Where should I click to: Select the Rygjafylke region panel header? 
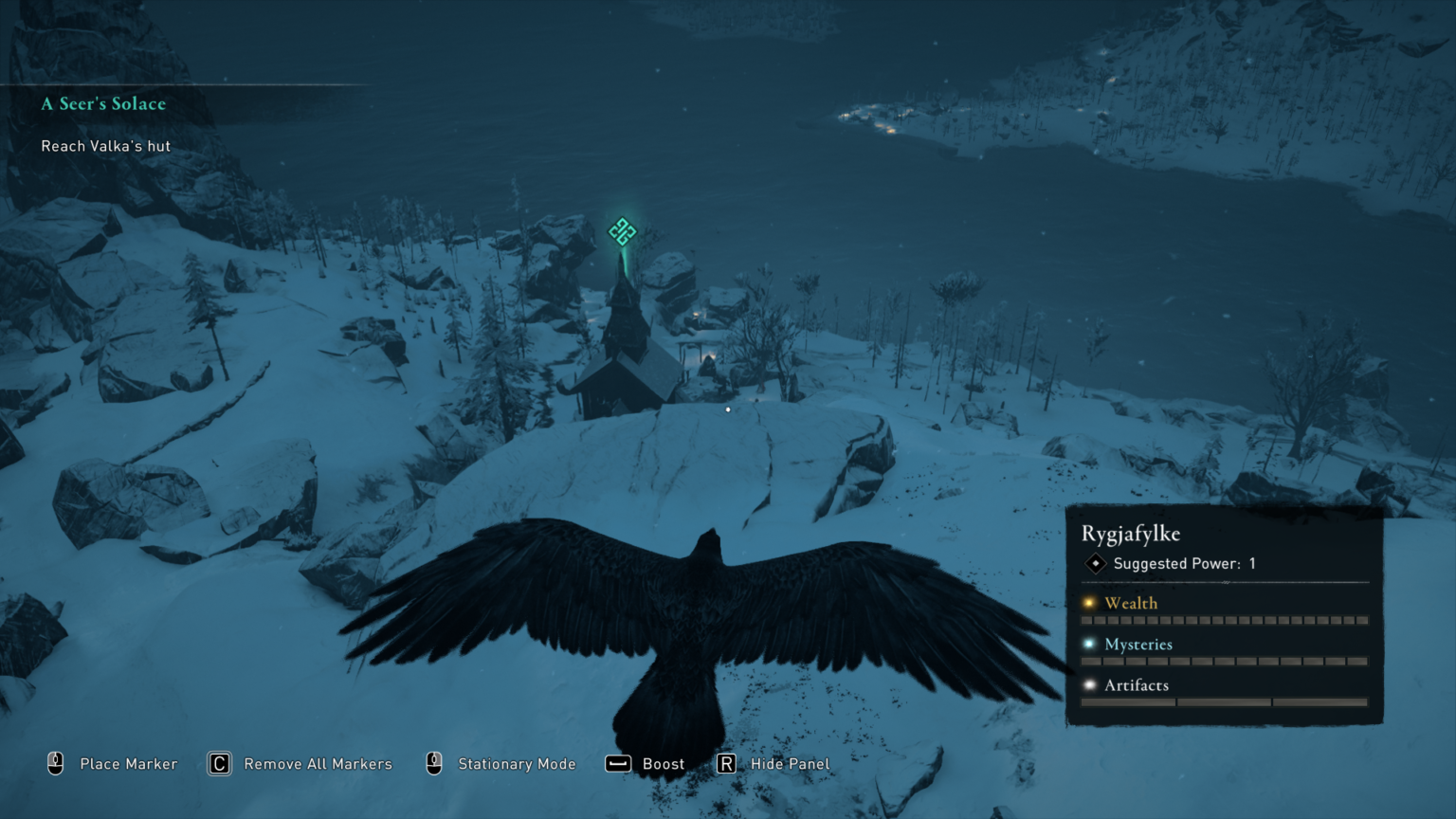click(1131, 533)
